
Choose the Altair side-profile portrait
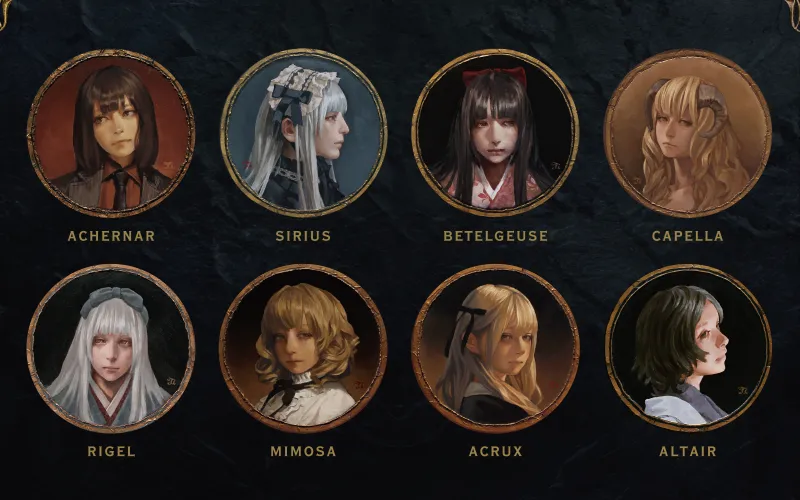688,348
